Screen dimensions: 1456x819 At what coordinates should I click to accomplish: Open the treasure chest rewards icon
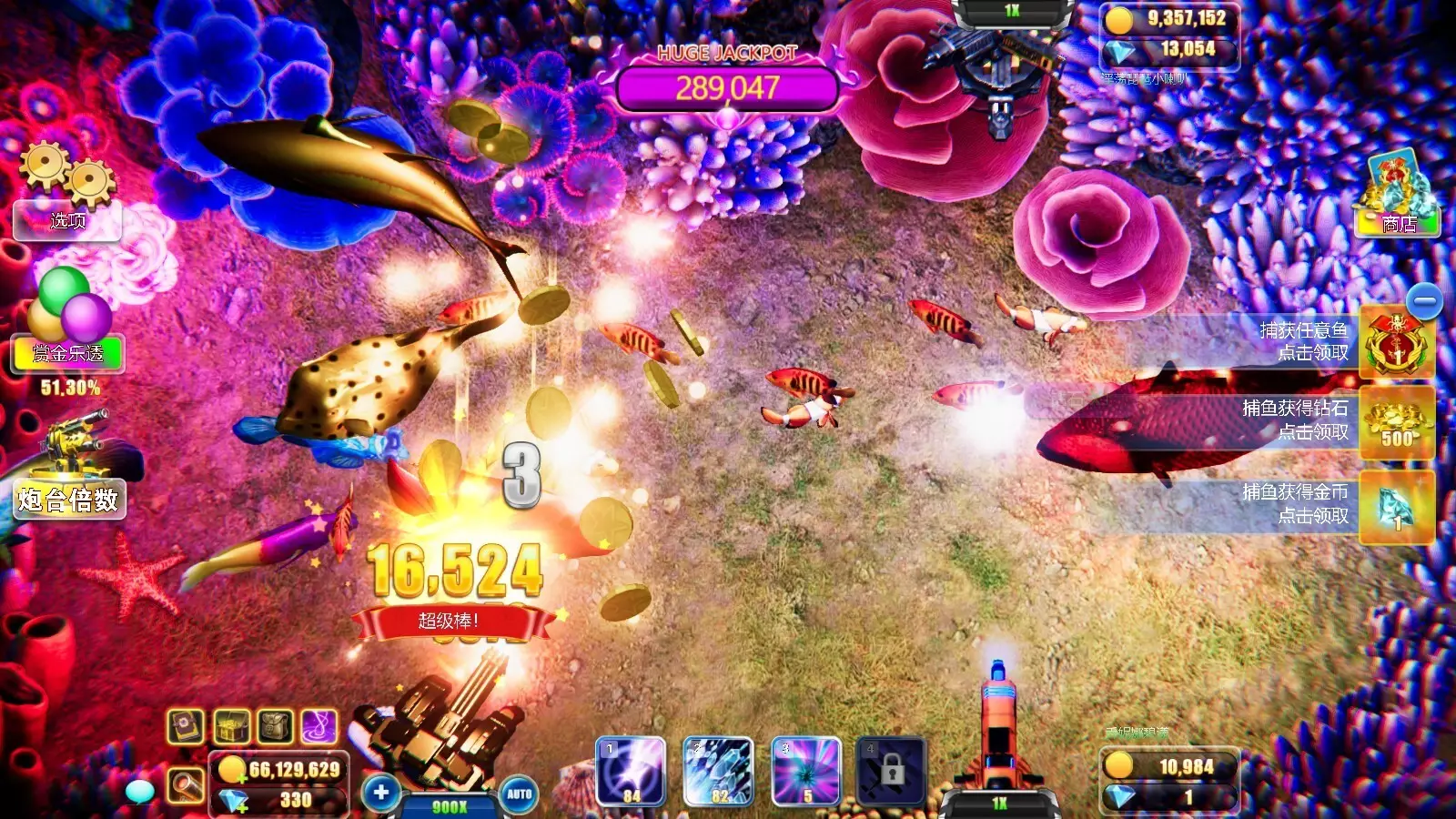230,727
